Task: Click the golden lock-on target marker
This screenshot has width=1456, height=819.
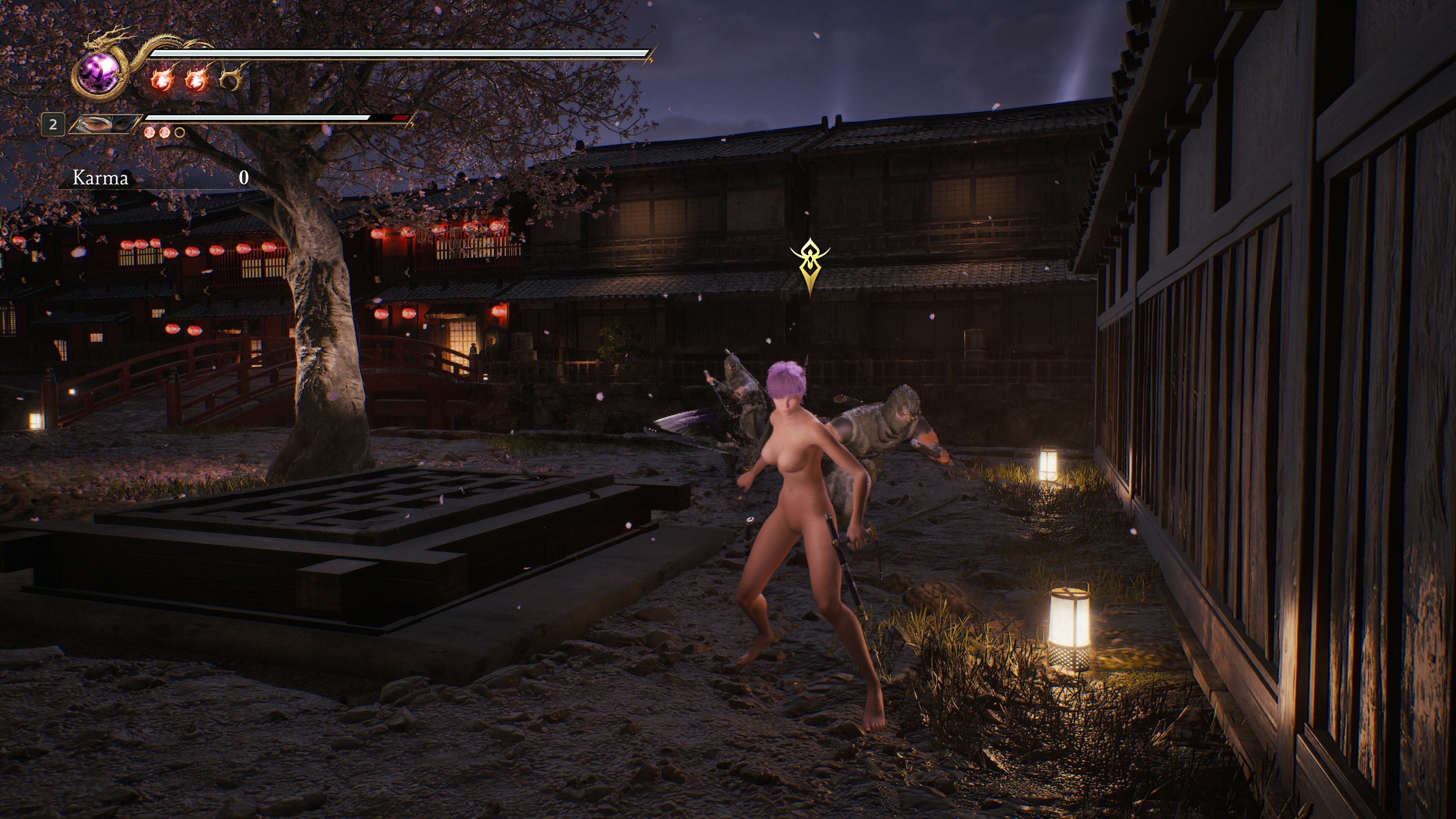Action: point(810,264)
